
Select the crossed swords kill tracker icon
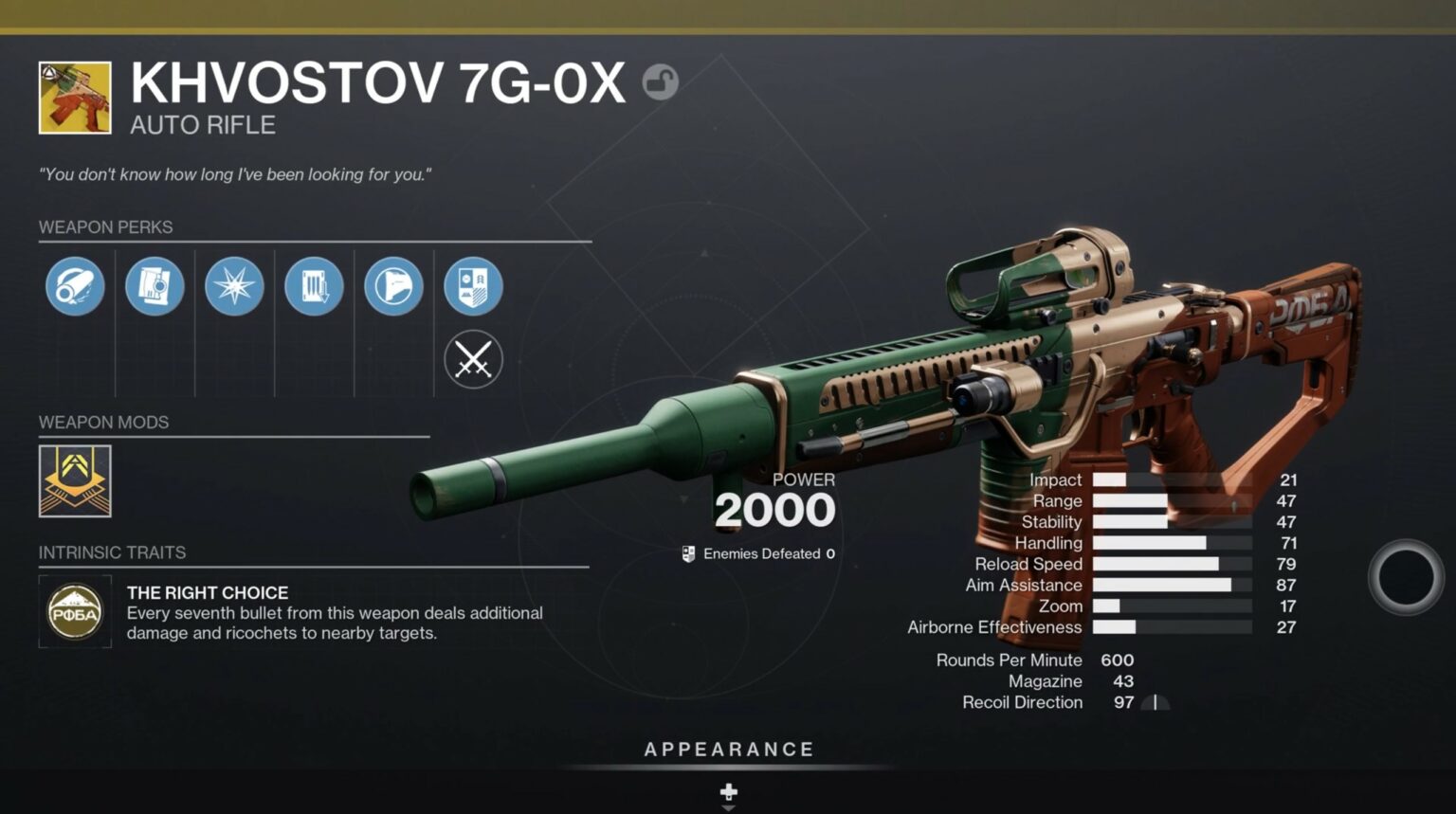pos(474,361)
